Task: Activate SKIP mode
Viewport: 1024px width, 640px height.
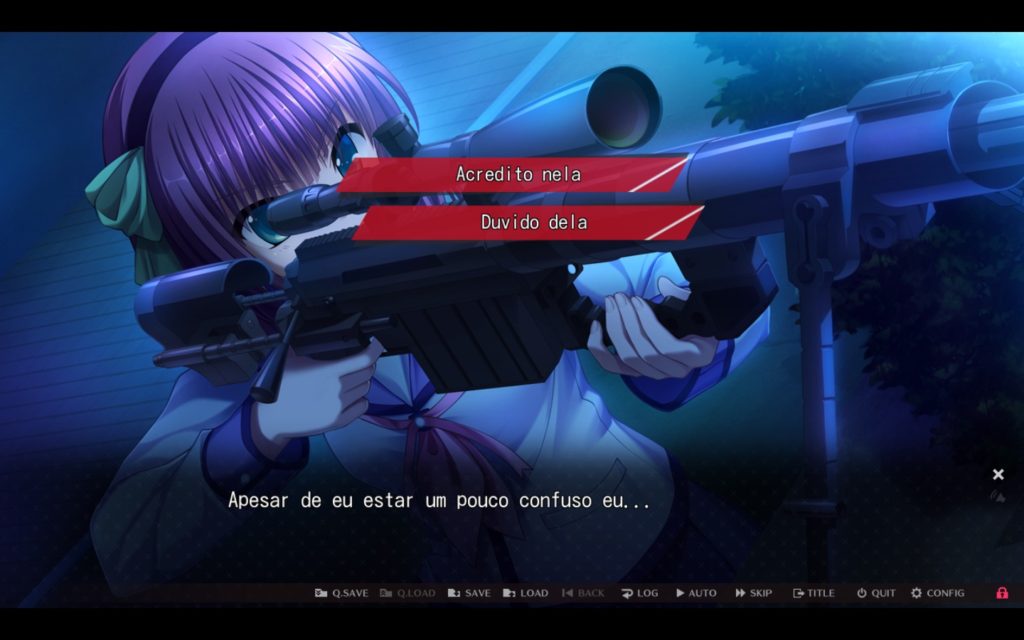Action: pos(754,593)
